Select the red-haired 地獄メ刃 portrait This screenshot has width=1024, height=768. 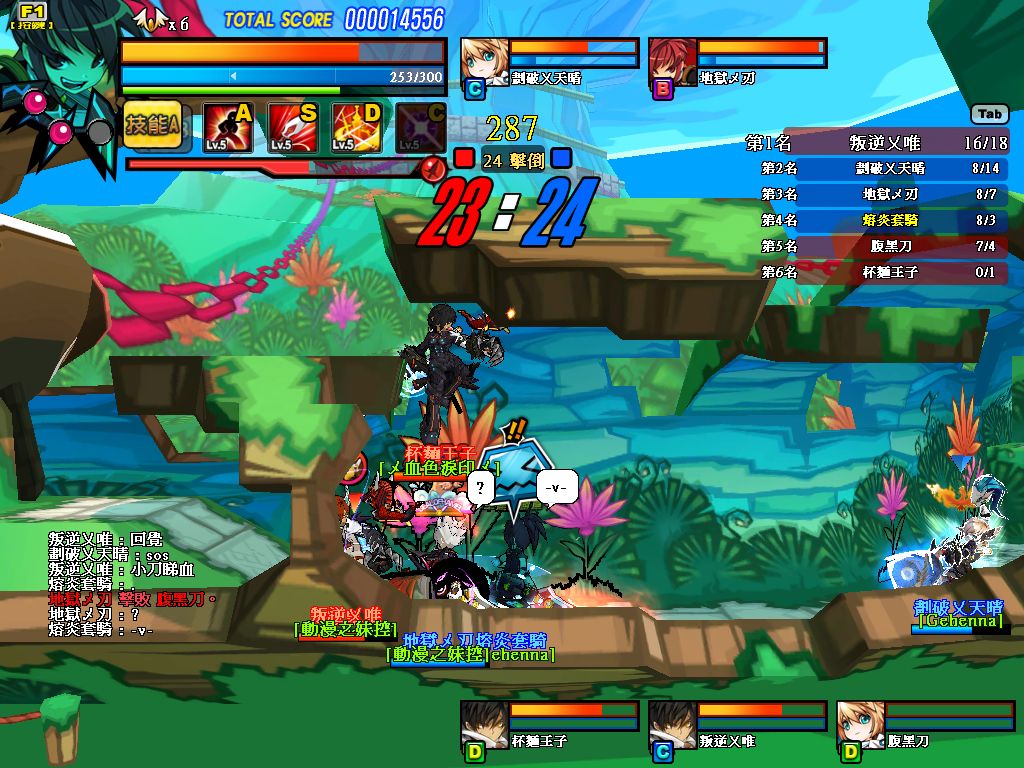672,61
